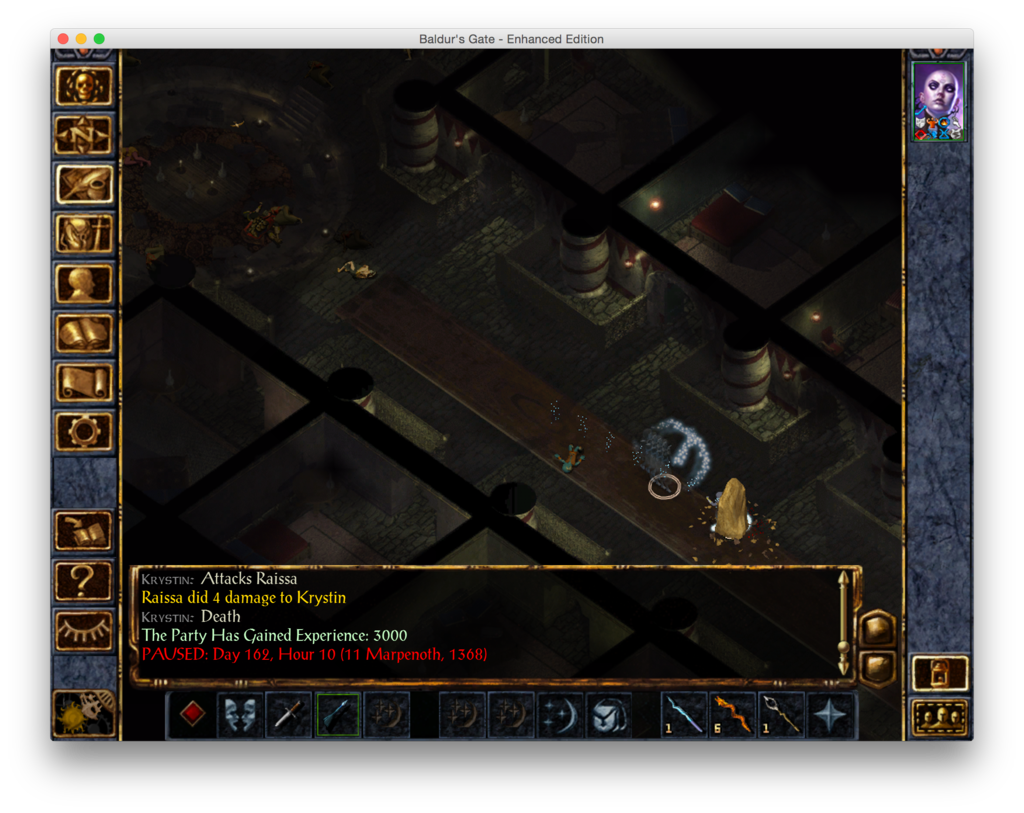Open the inventory screen armor button
Image resolution: width=1024 pixels, height=813 pixels.
84,234
